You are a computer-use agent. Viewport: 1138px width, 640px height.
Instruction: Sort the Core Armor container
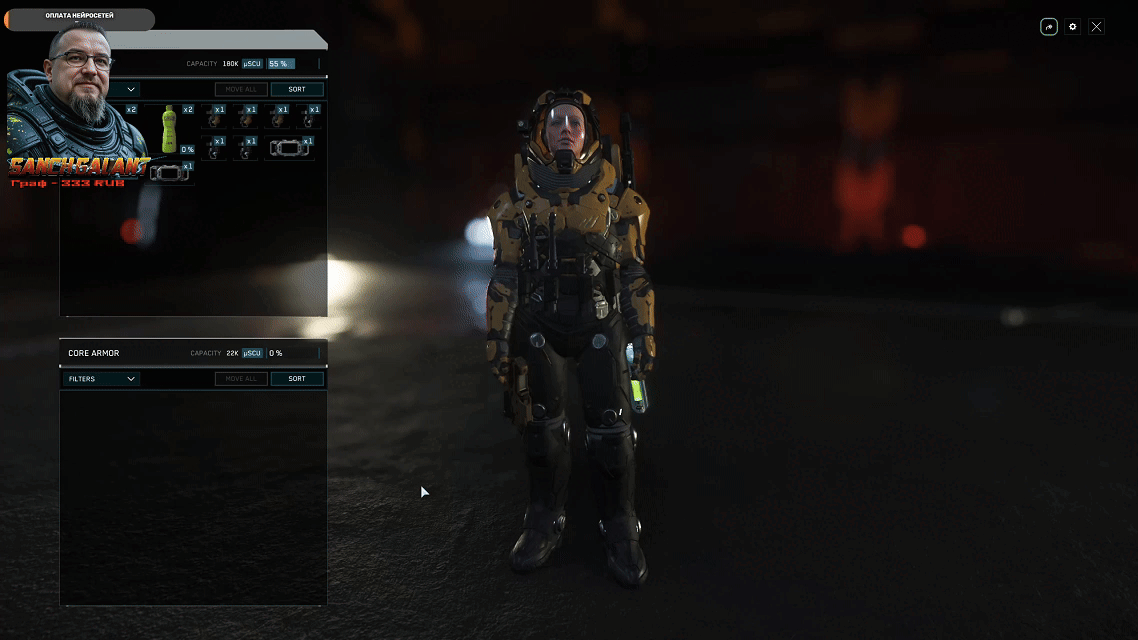click(x=297, y=379)
